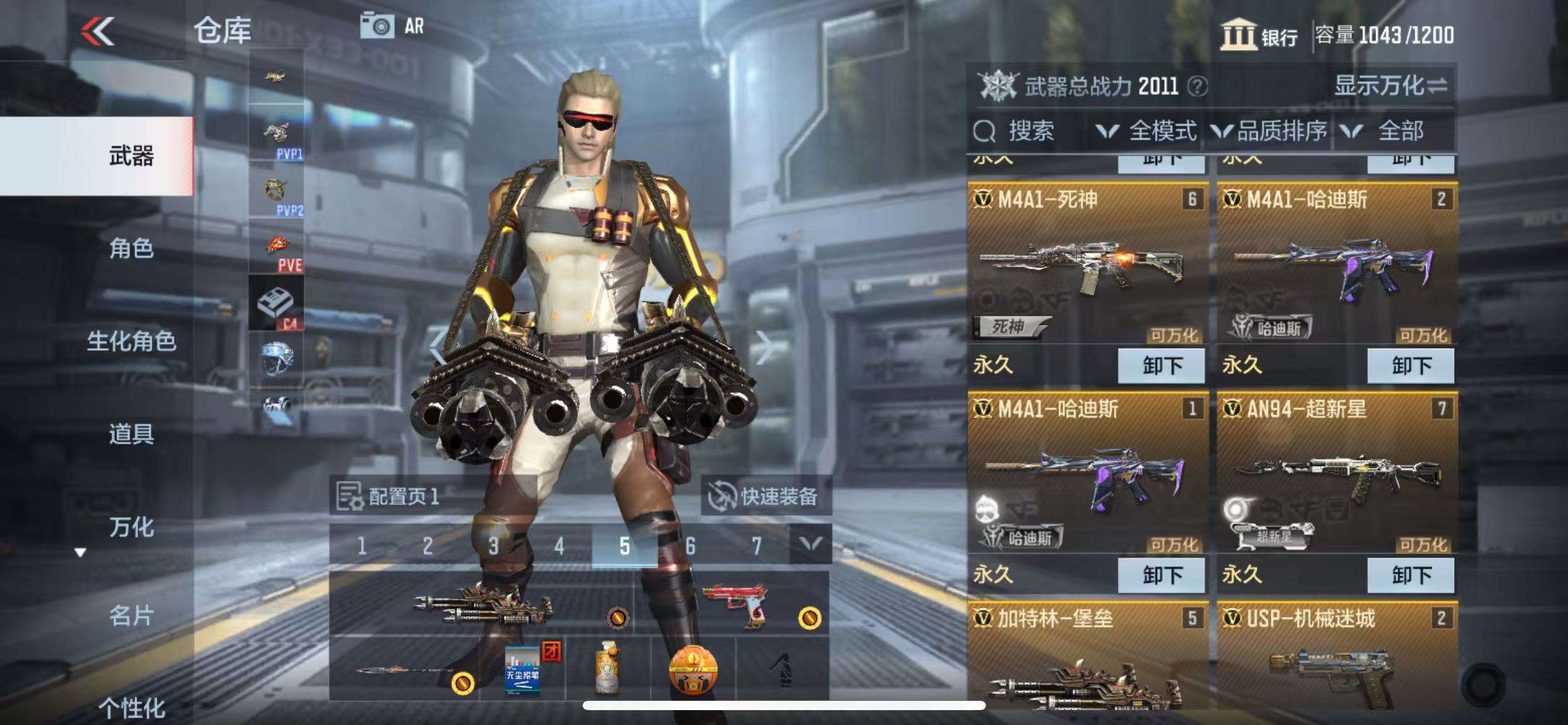1568x725 pixels.
Task: Toggle 显示万化 display switch
Action: [x=1391, y=86]
